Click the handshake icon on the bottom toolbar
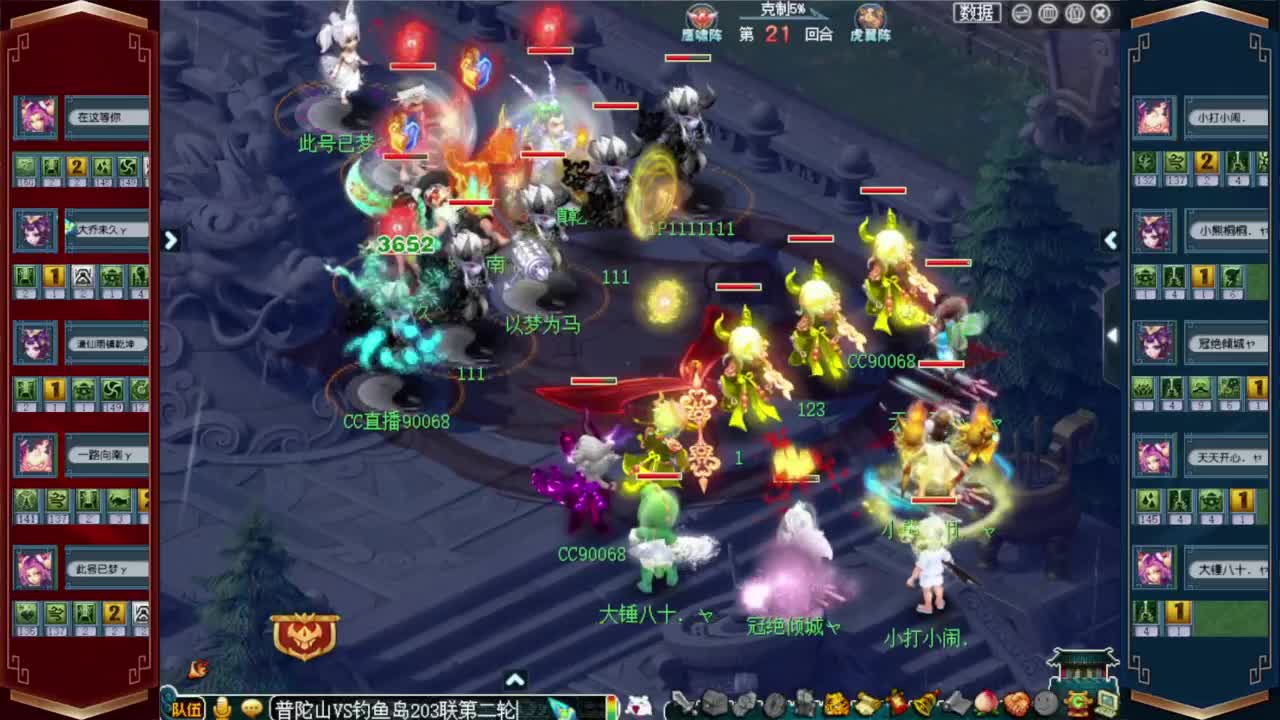The height and width of the screenshot is (720, 1280). pyautogui.click(x=1018, y=705)
